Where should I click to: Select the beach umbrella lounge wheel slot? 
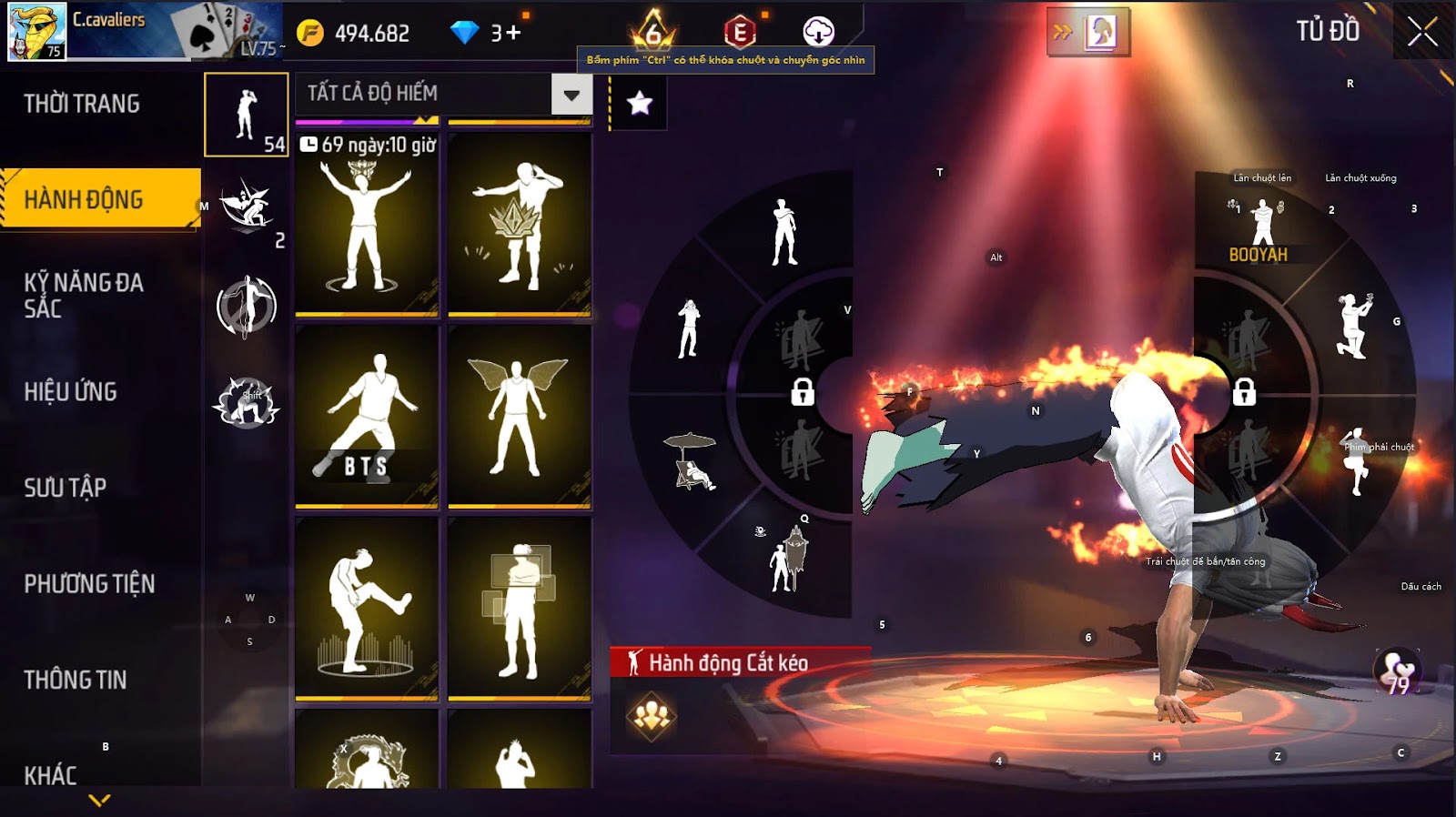point(693,461)
